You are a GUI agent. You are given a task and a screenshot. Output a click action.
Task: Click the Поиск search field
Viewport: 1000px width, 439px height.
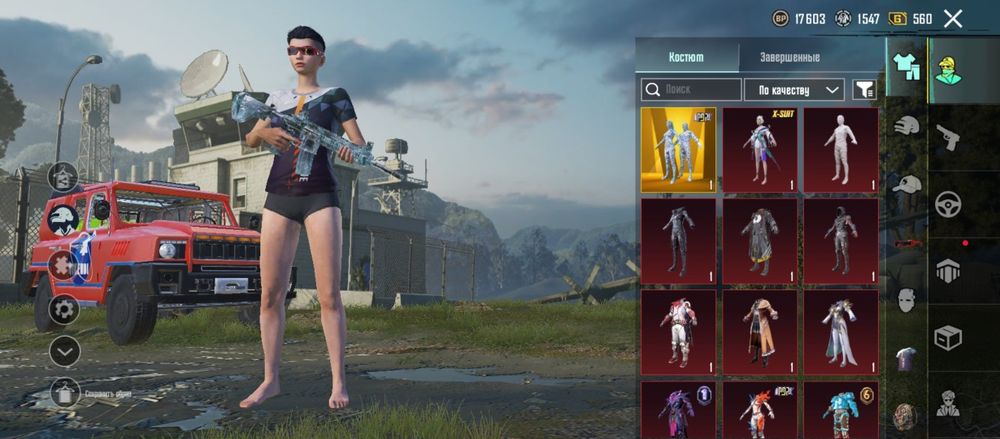pyautogui.click(x=691, y=90)
